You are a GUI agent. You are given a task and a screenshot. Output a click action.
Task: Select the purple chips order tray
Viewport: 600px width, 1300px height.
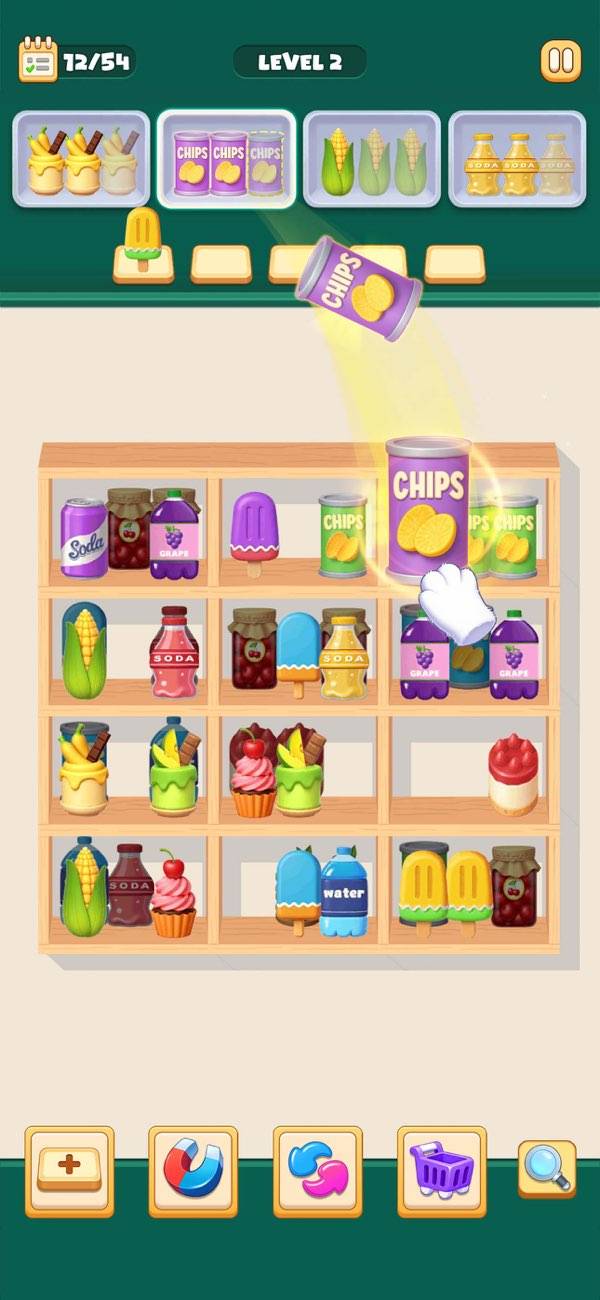pos(227,159)
